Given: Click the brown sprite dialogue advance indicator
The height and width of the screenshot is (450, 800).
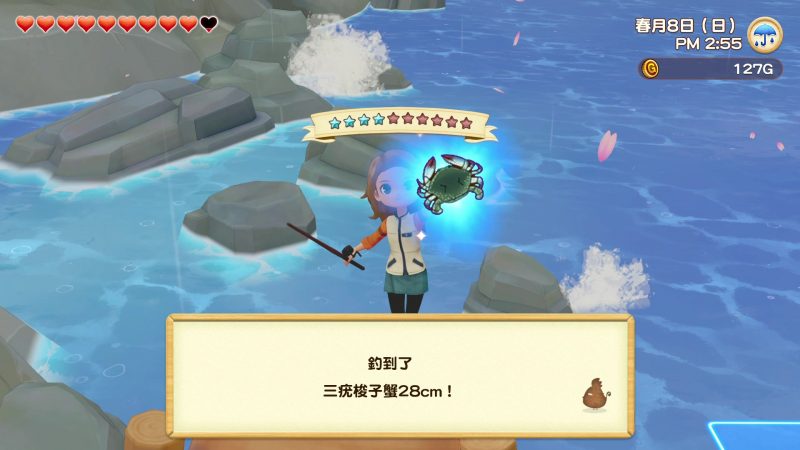Looking at the screenshot, I should tap(594, 393).
